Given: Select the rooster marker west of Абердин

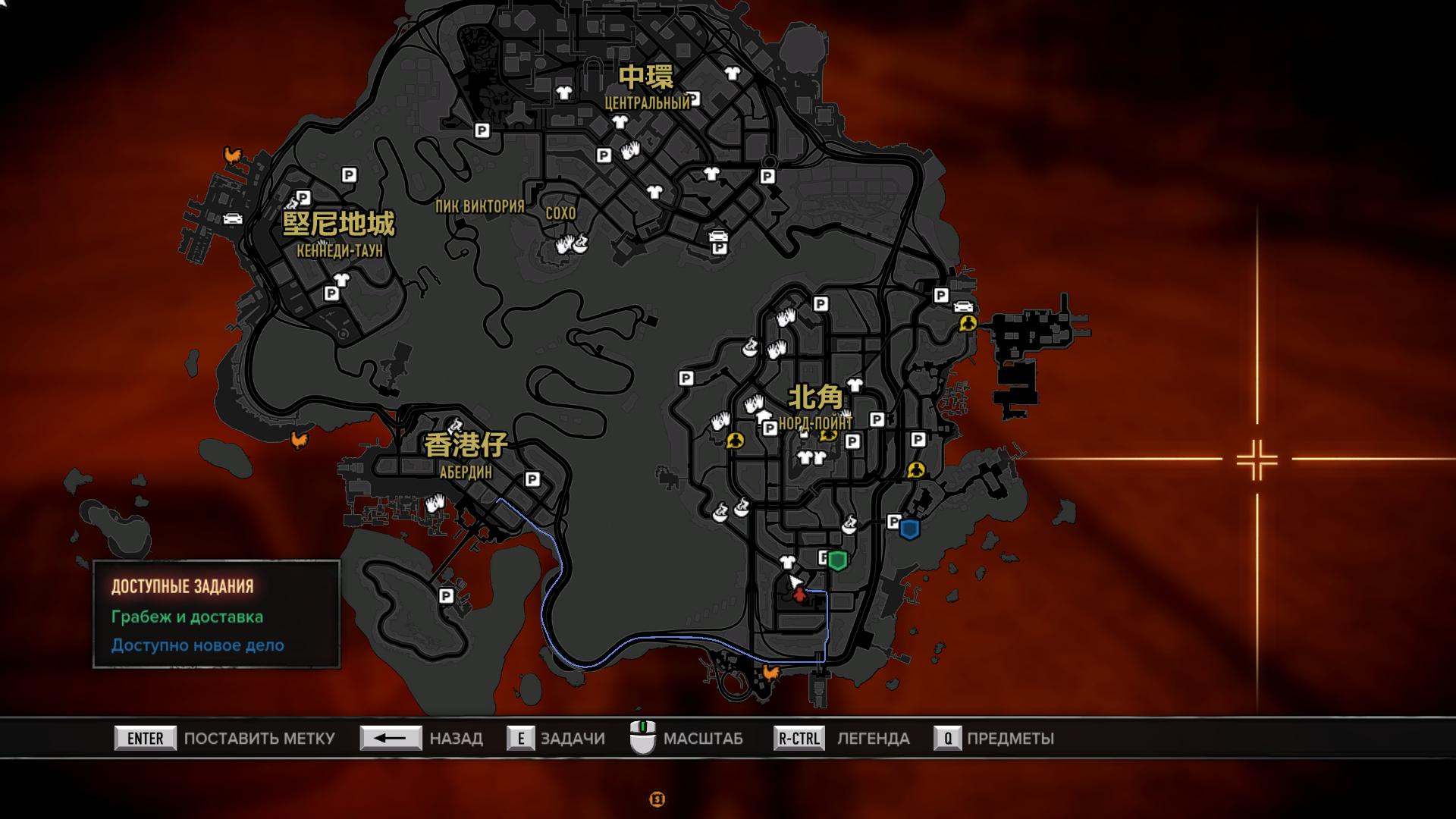Looking at the screenshot, I should tap(300, 439).
